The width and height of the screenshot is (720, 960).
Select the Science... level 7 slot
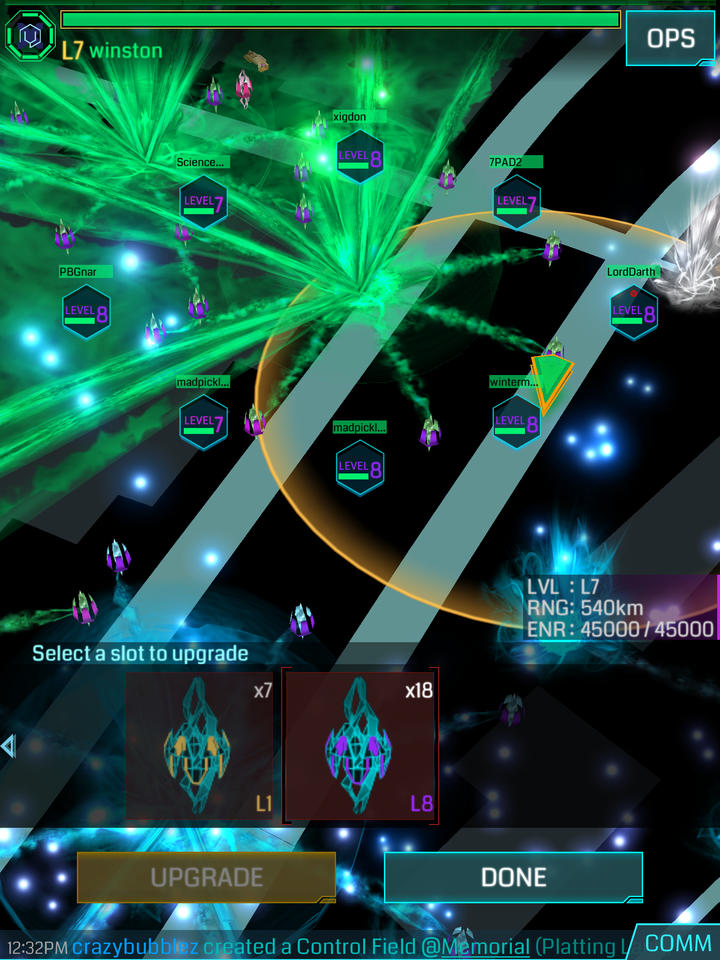click(x=203, y=202)
